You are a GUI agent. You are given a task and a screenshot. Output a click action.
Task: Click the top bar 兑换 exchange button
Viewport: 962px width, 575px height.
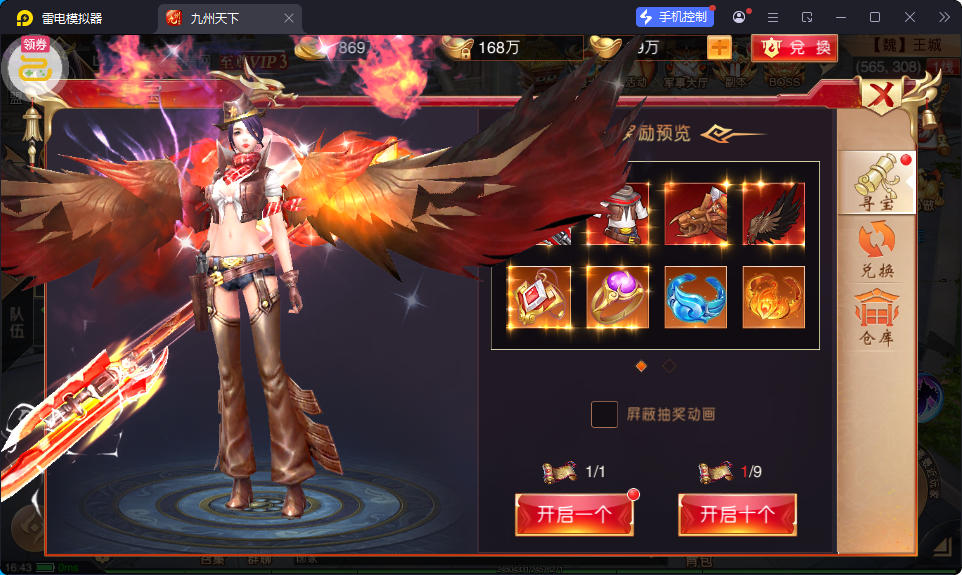tap(794, 47)
